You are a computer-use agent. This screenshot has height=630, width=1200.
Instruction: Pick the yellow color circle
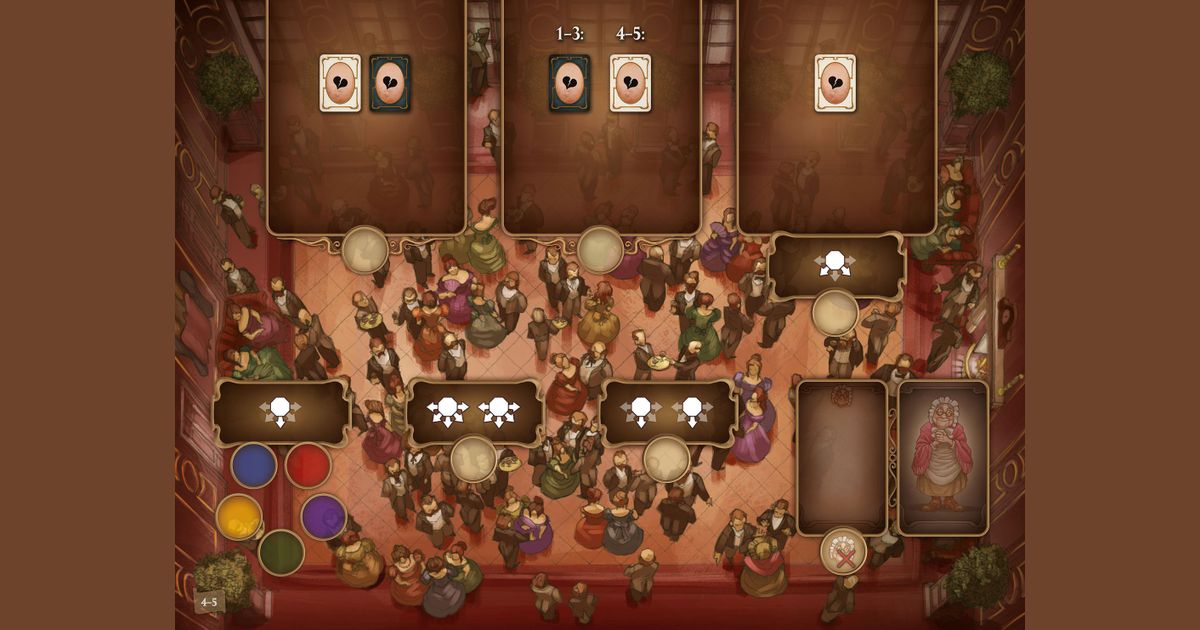(239, 516)
